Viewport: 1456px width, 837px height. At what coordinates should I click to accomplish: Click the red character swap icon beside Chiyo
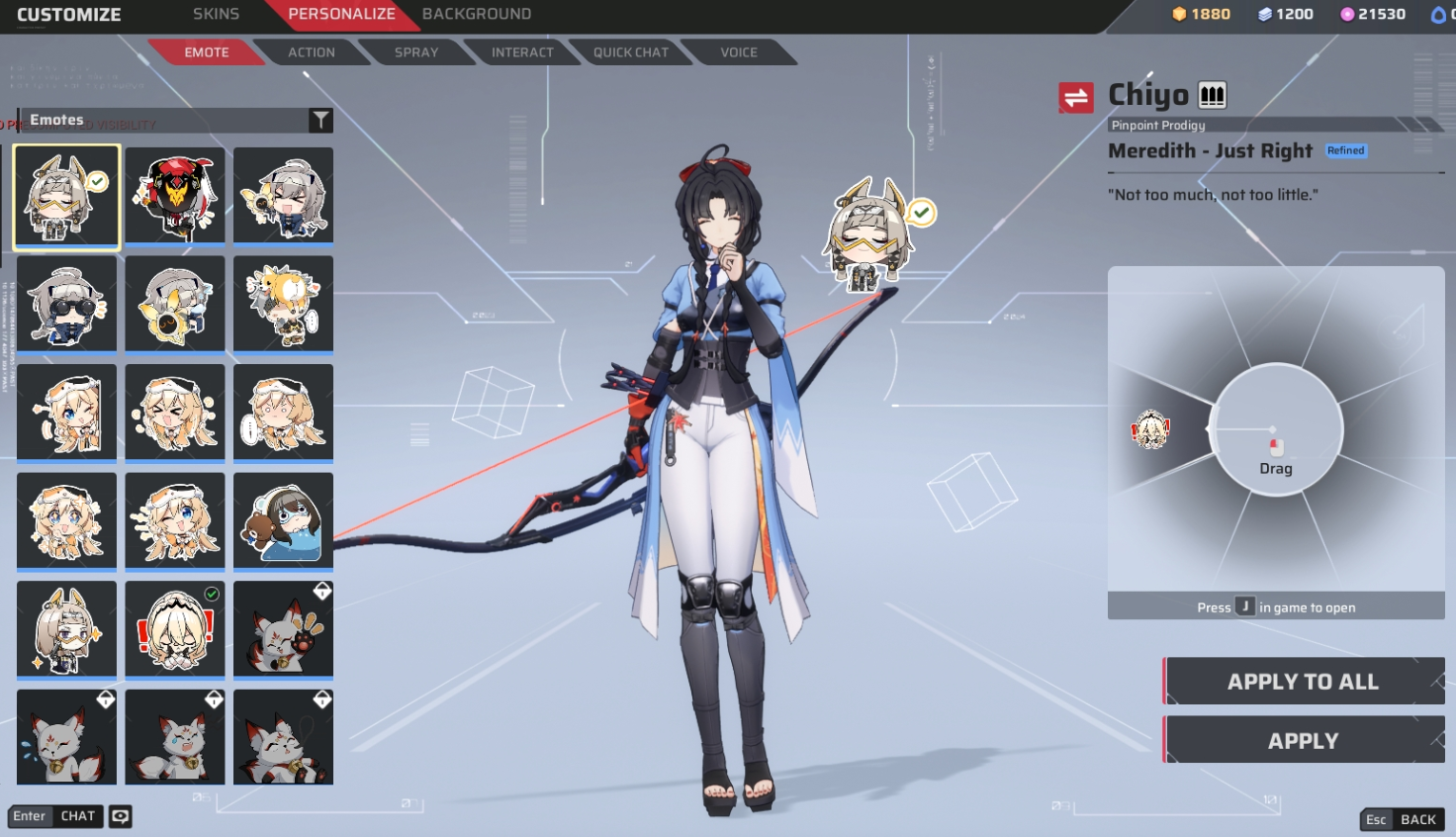[1076, 98]
